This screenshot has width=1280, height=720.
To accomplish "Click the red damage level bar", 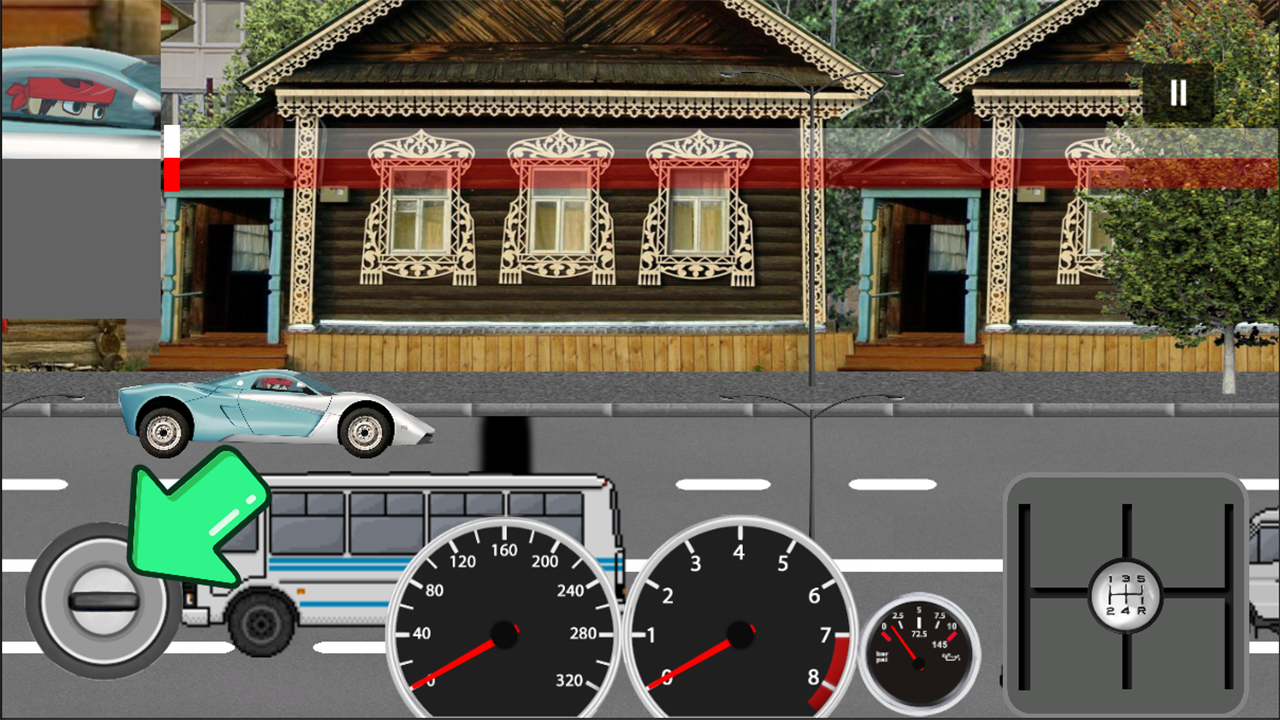I will coord(172,175).
